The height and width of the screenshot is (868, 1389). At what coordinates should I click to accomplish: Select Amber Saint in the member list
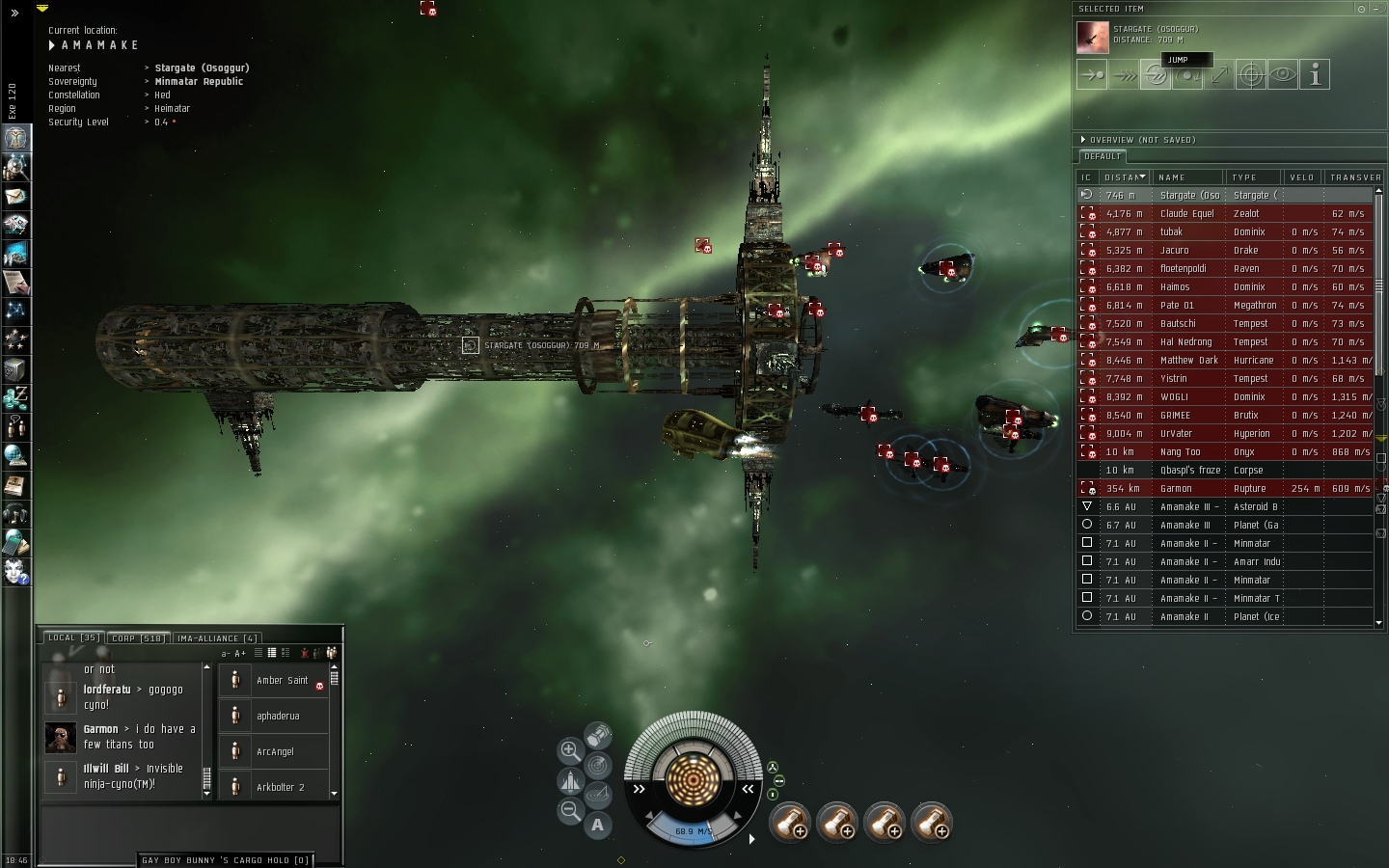click(x=282, y=681)
